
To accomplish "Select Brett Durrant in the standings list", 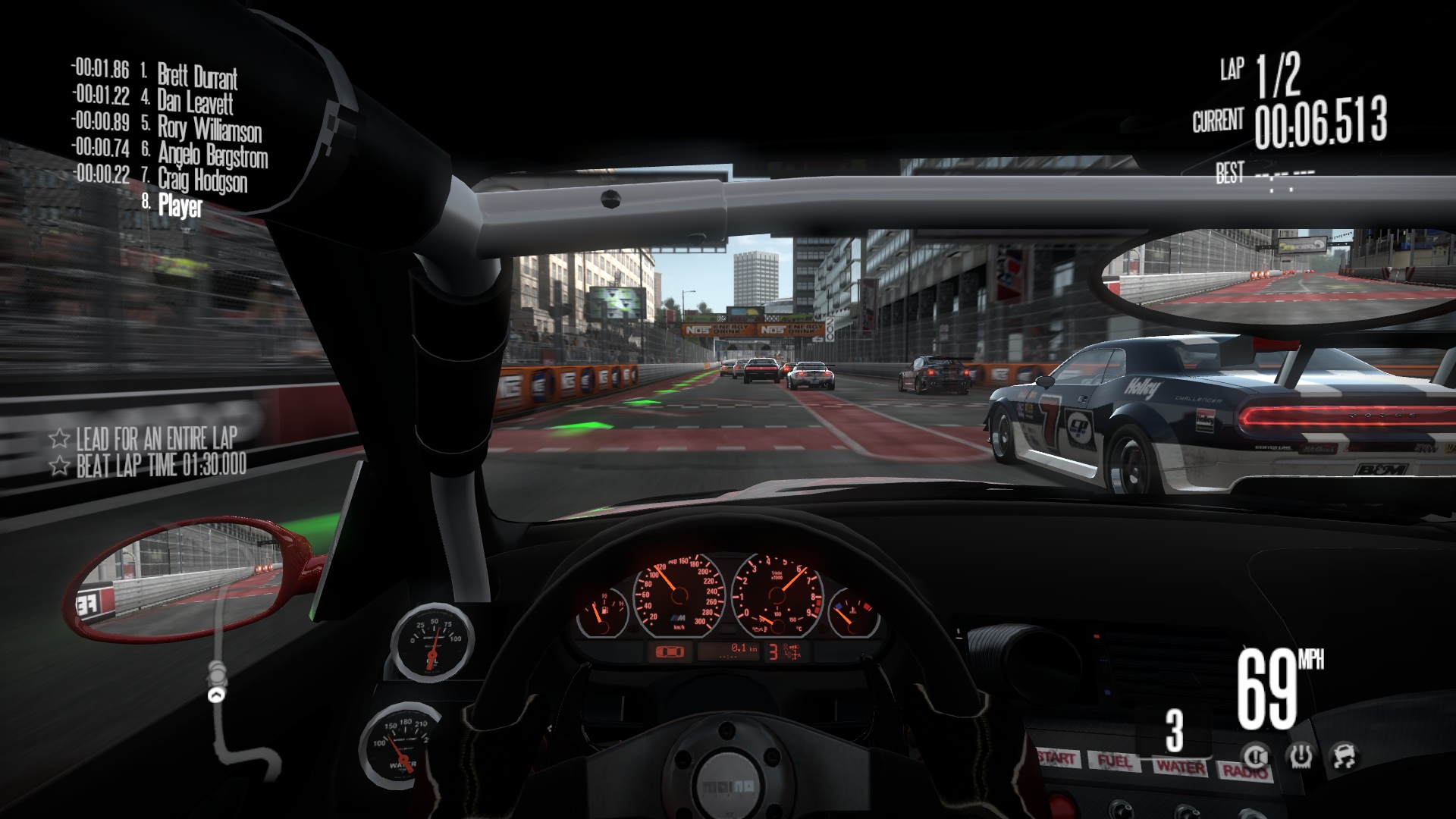I will (196, 76).
